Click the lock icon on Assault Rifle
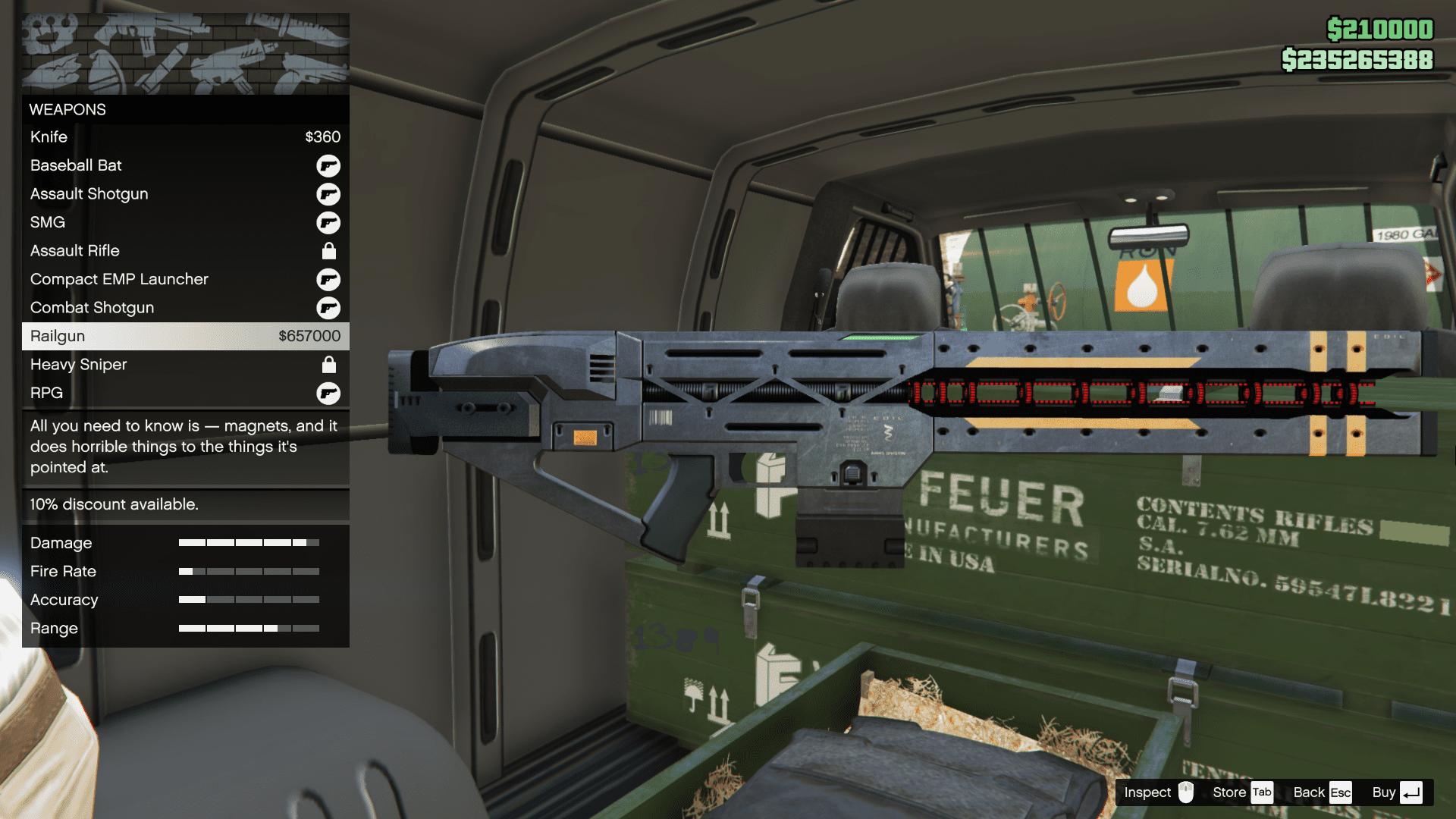This screenshot has width=1456, height=819. (328, 250)
